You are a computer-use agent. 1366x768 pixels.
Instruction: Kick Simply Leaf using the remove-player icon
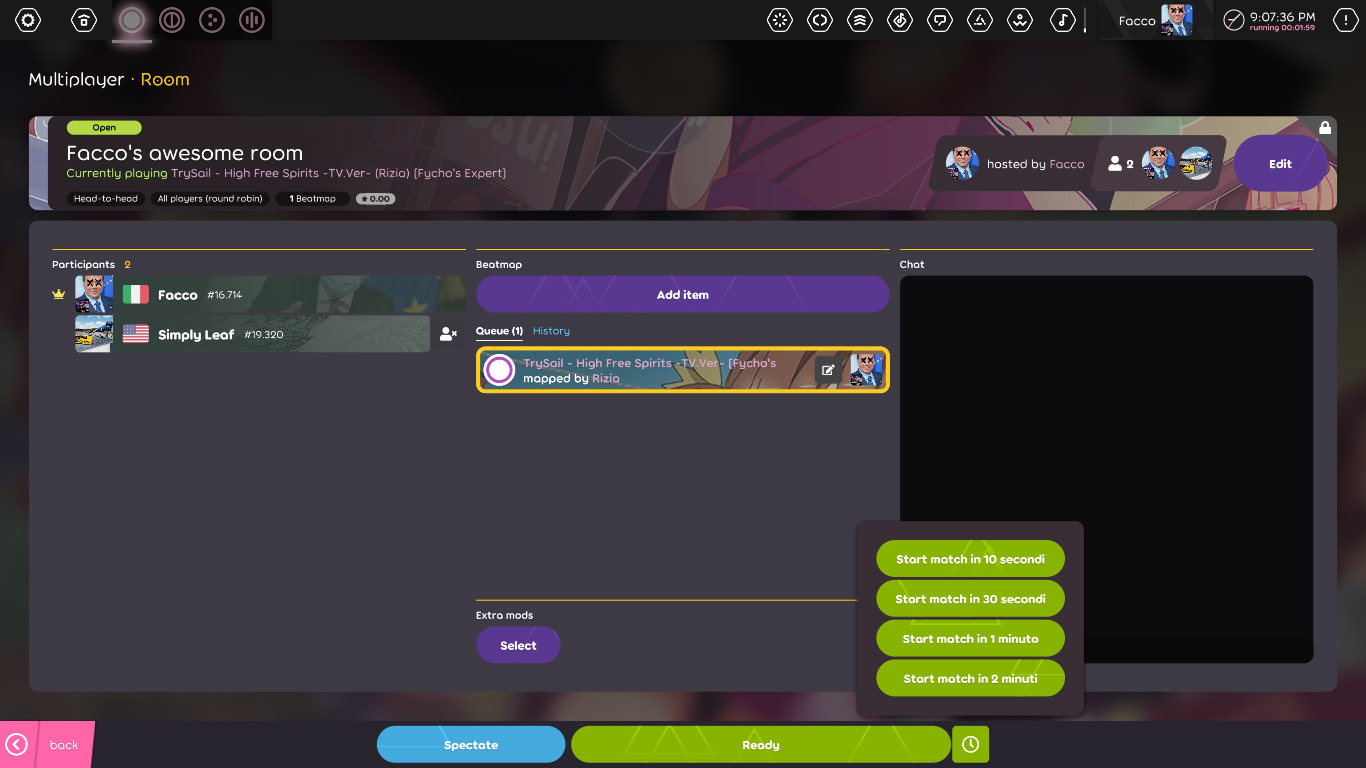[x=448, y=334]
